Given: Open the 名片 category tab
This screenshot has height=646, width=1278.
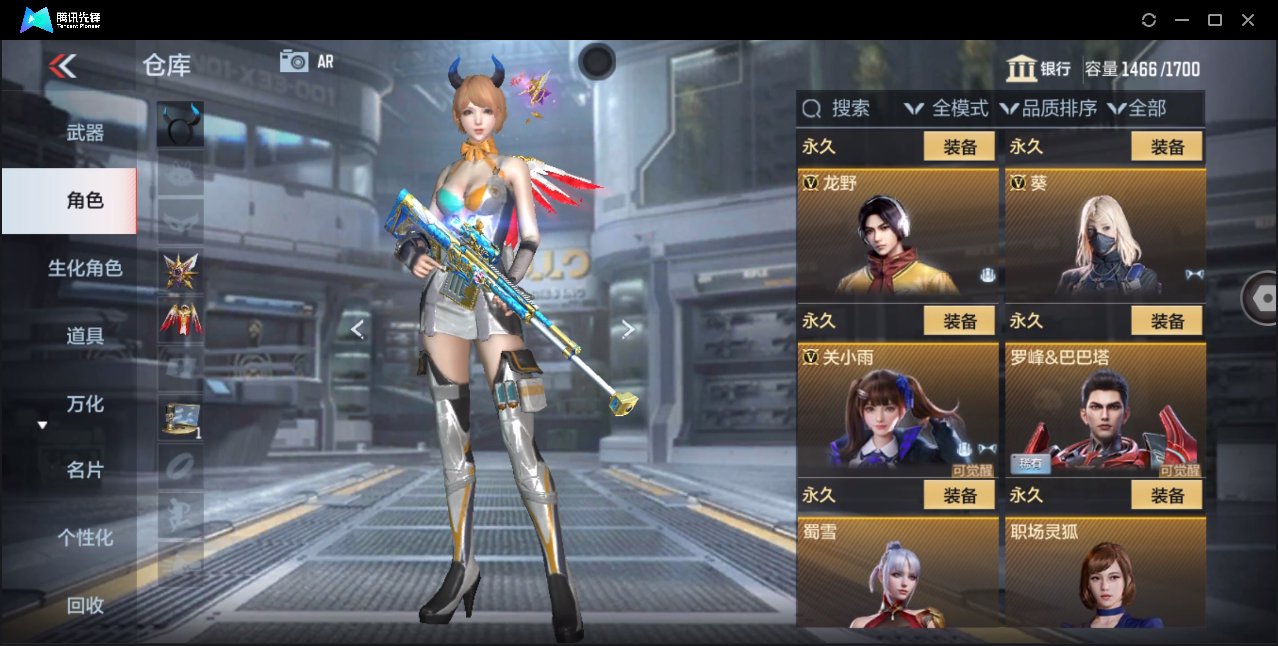Looking at the screenshot, I should click(x=85, y=470).
